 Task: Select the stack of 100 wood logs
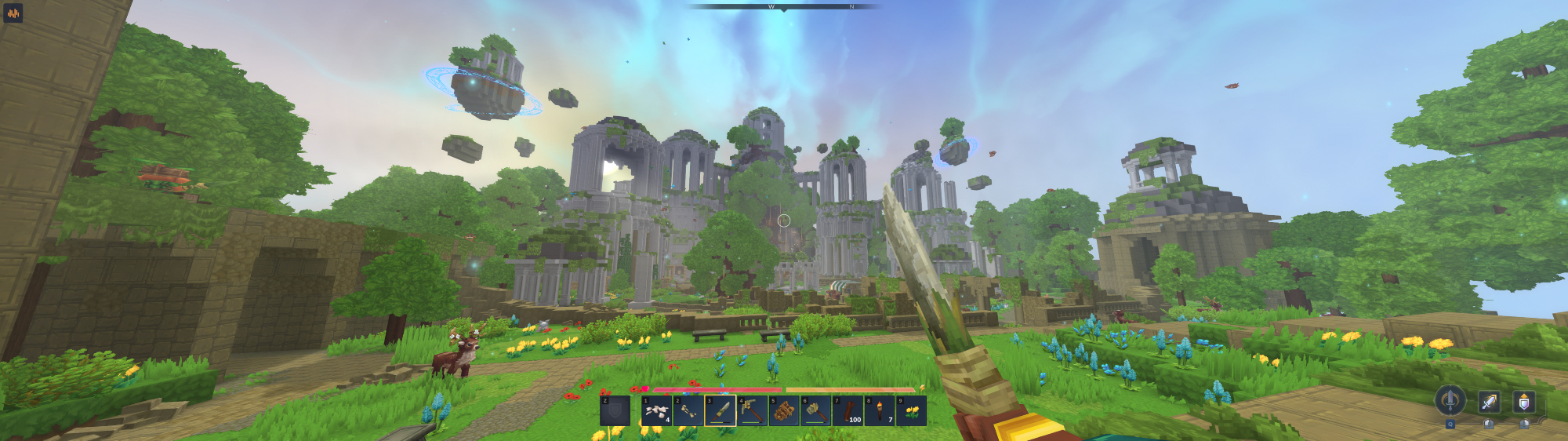[848, 410]
